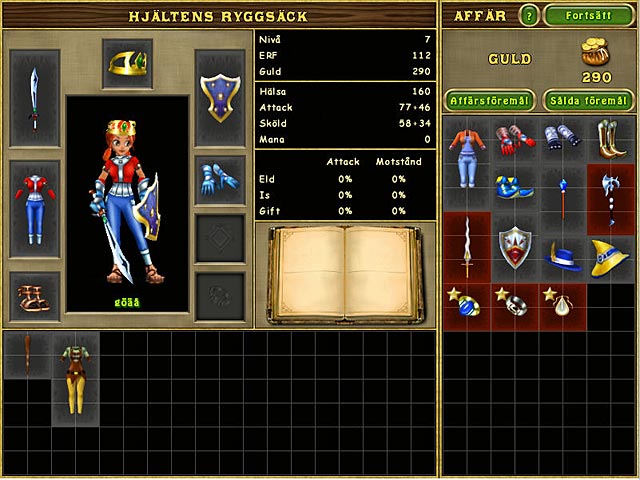Show the Affärsföremål shop items

point(487,100)
